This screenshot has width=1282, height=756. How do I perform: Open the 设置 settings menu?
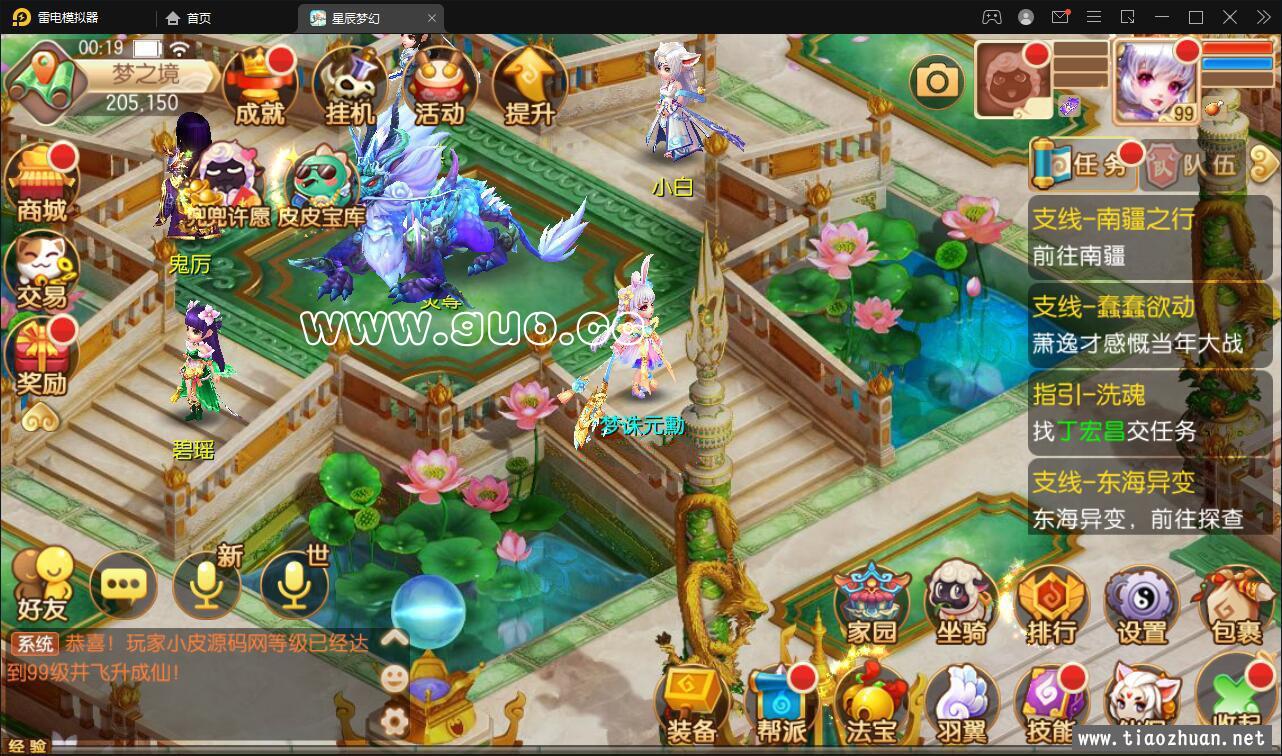(1142, 604)
